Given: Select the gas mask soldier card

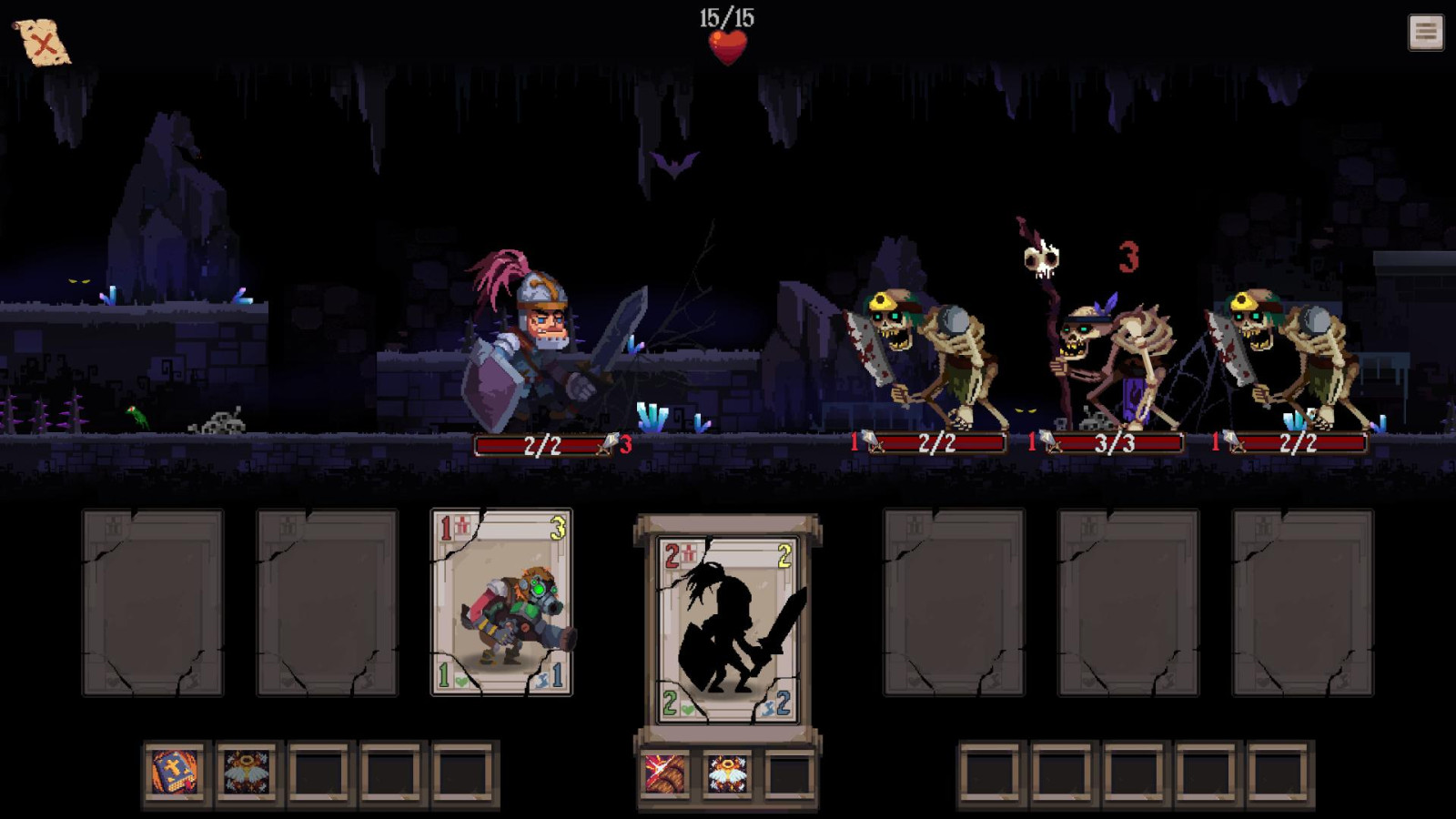Looking at the screenshot, I should pos(501,602).
